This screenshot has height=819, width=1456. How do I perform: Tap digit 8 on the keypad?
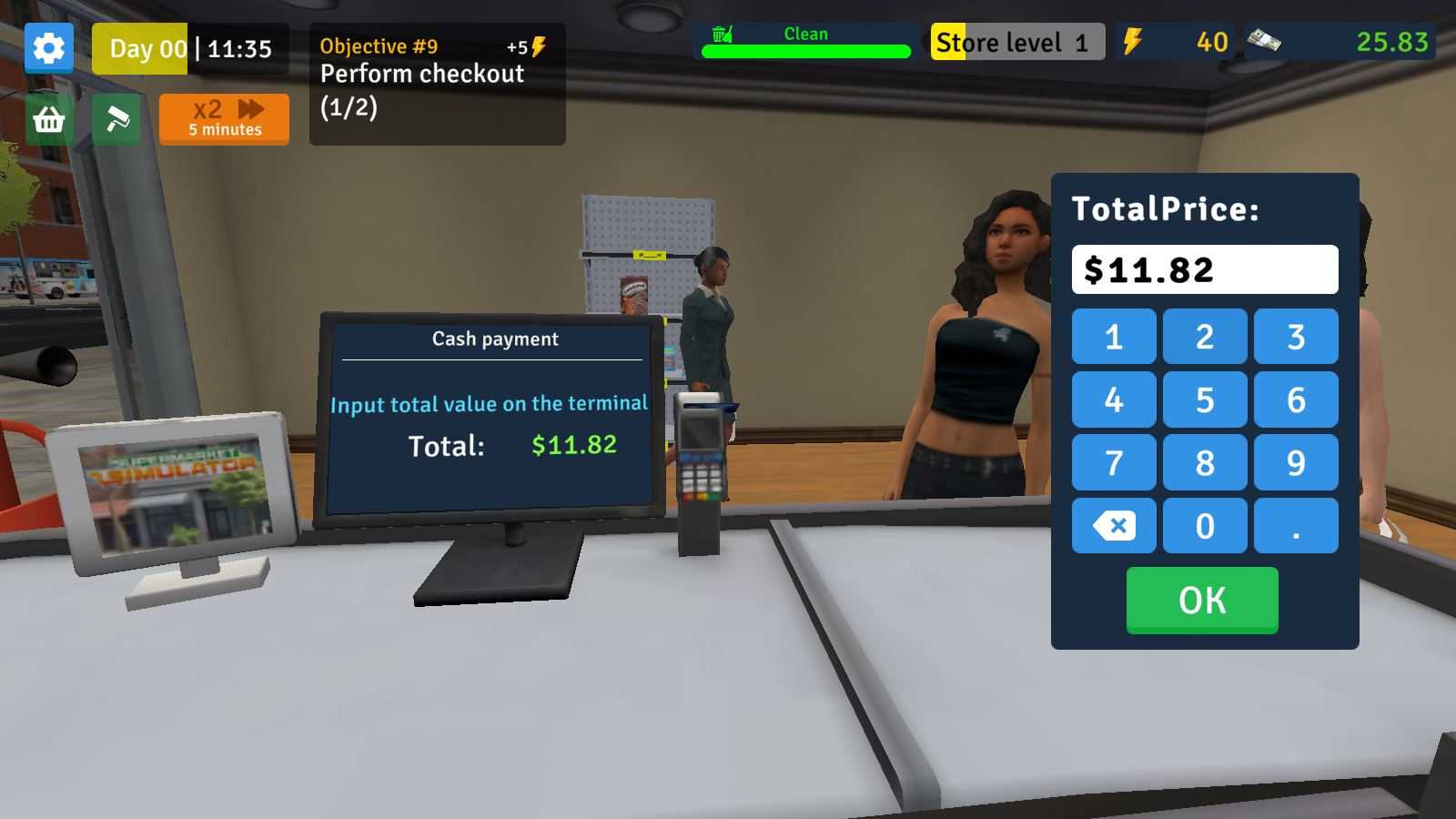[1205, 462]
